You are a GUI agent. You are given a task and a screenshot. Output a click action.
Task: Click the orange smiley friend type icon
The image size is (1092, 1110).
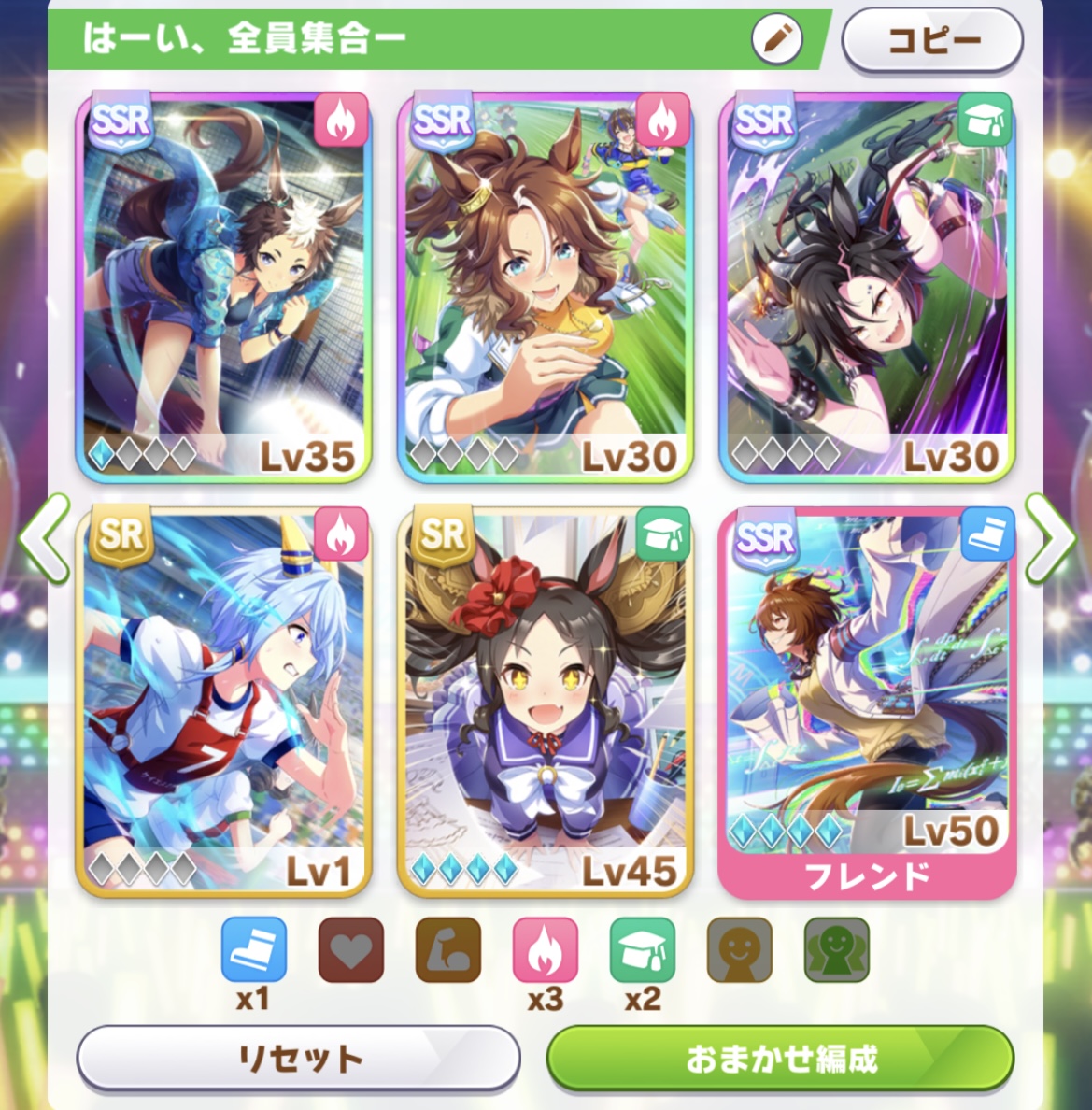point(740,950)
